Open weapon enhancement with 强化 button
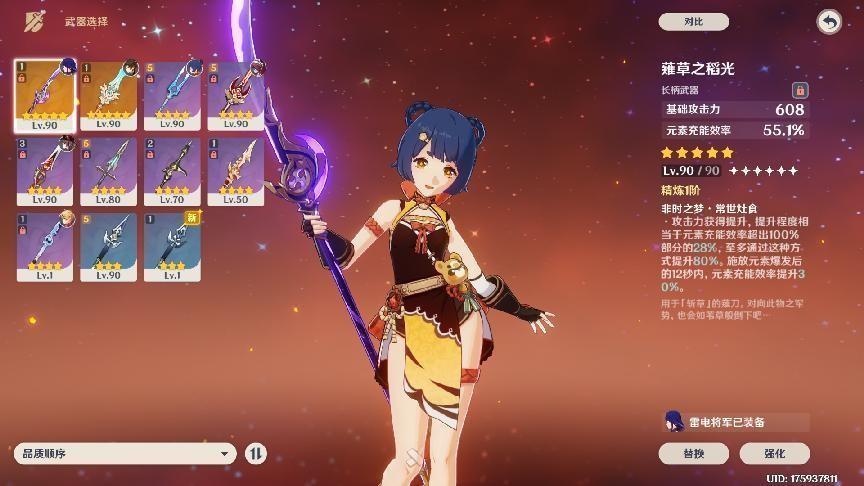The width and height of the screenshot is (864, 486). pyautogui.click(x=774, y=453)
